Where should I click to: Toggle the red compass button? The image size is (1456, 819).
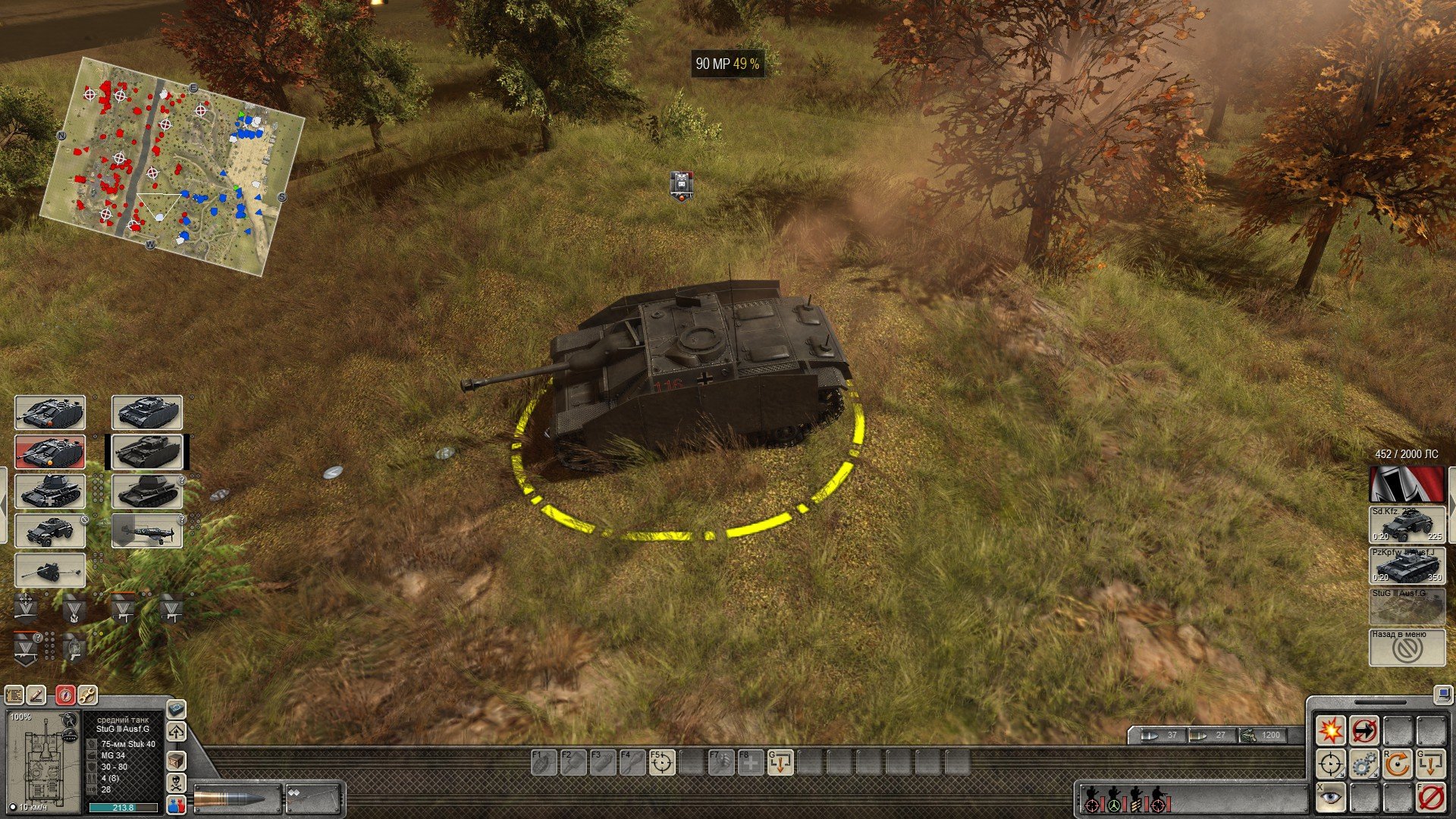point(65,695)
